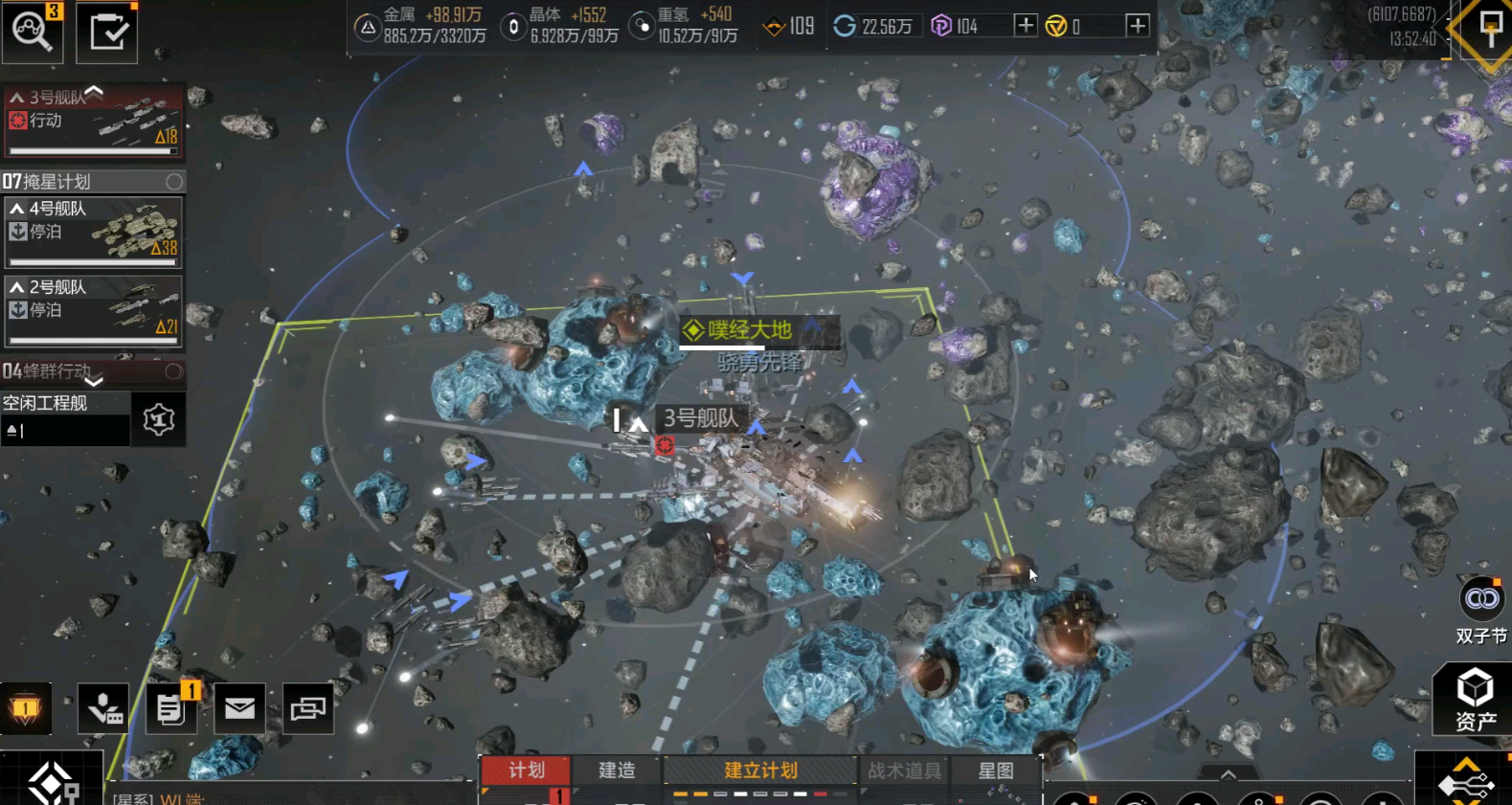This screenshot has width=1512, height=805.
Task: Click the progress bar under 3号舰队
Action: pyautogui.click(x=92, y=152)
